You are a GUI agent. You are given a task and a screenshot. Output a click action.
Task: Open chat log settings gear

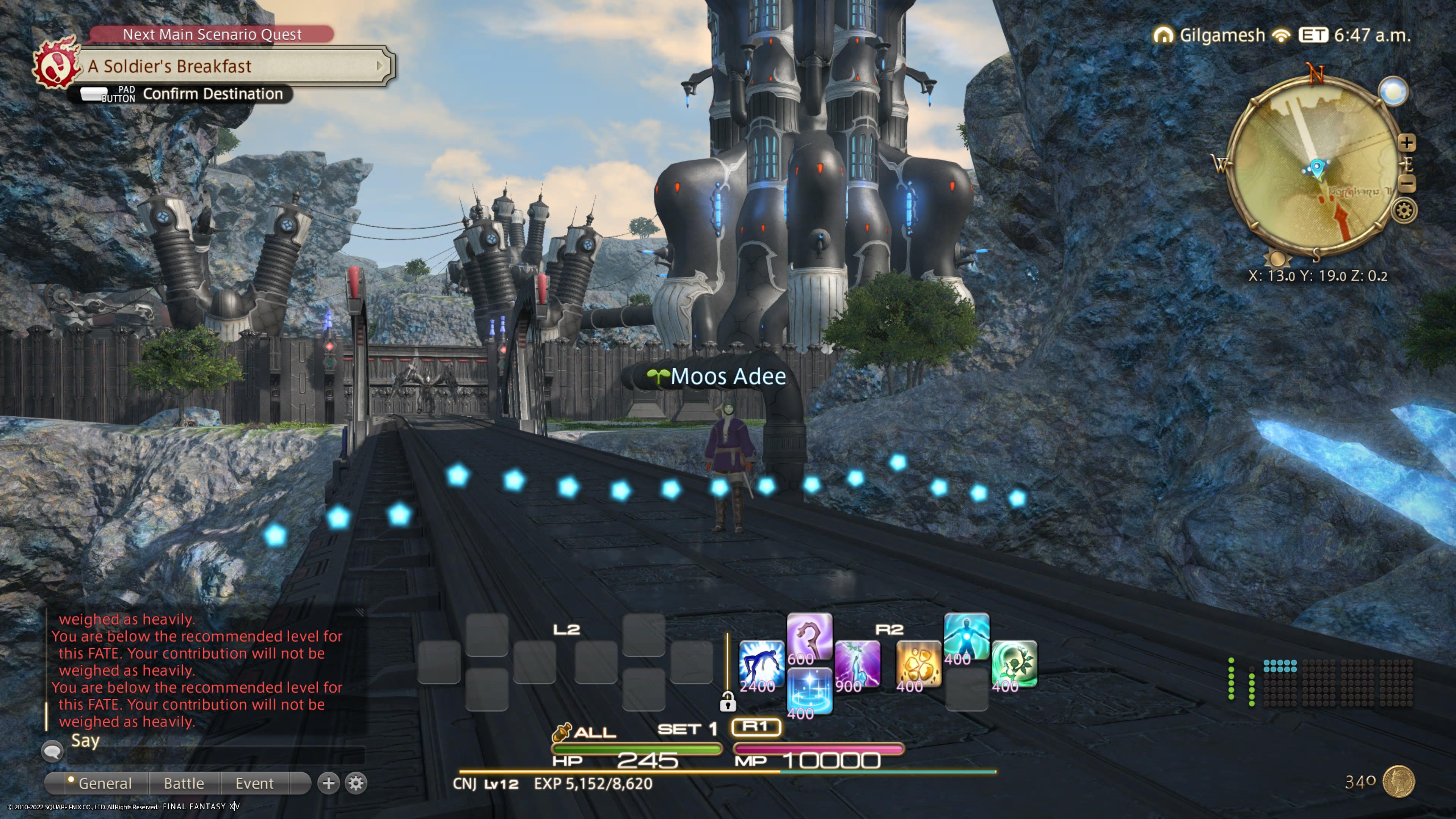(x=356, y=783)
